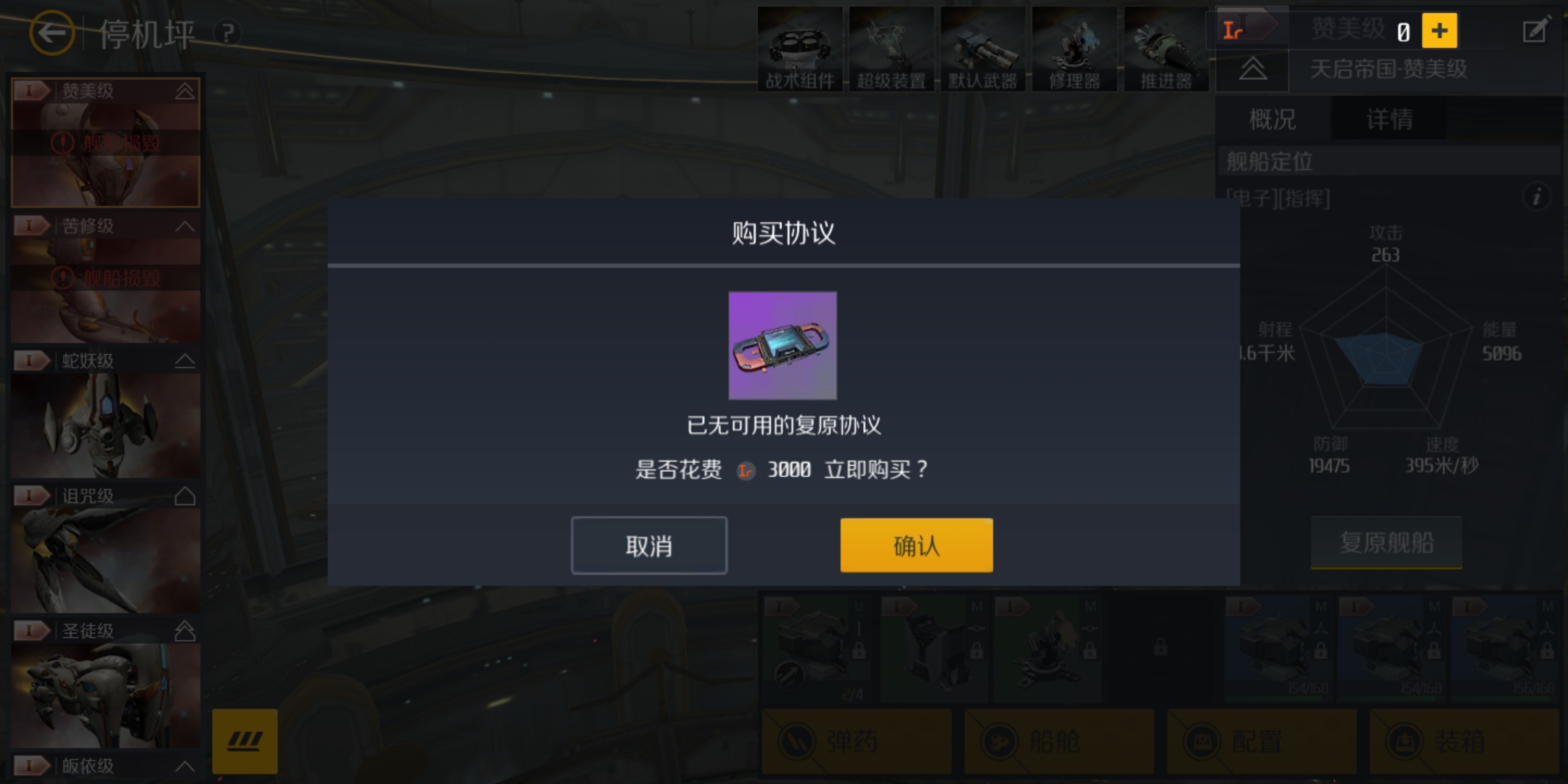The width and height of the screenshot is (1568, 784).
Task: Collapse the 圣徒级 ship list
Action: 184,631
